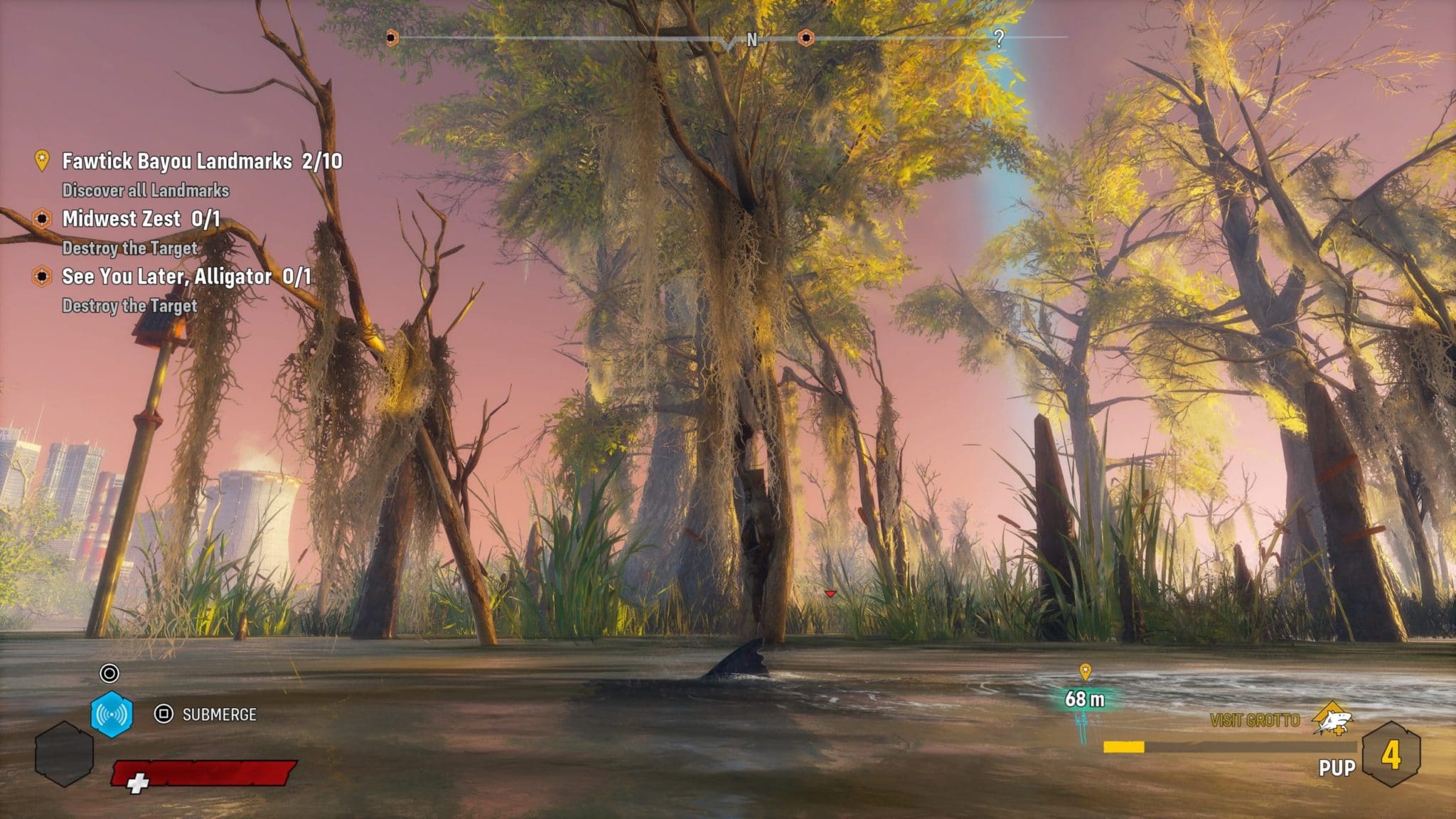Click the PUP level 4 hexagon badge
This screenshot has width=1456, height=819.
point(1391,755)
